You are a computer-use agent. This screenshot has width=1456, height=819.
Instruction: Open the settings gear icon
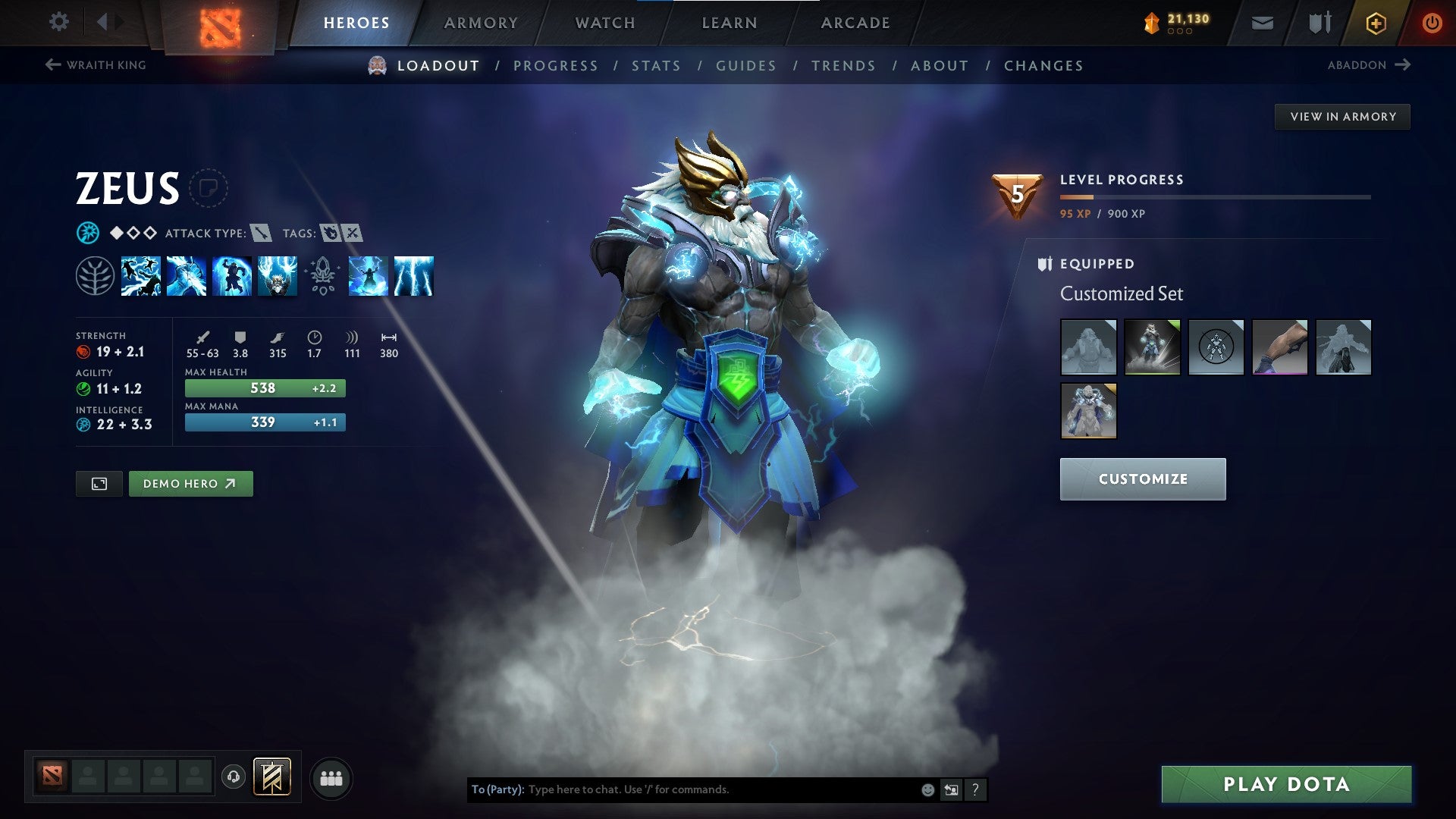pos(58,22)
